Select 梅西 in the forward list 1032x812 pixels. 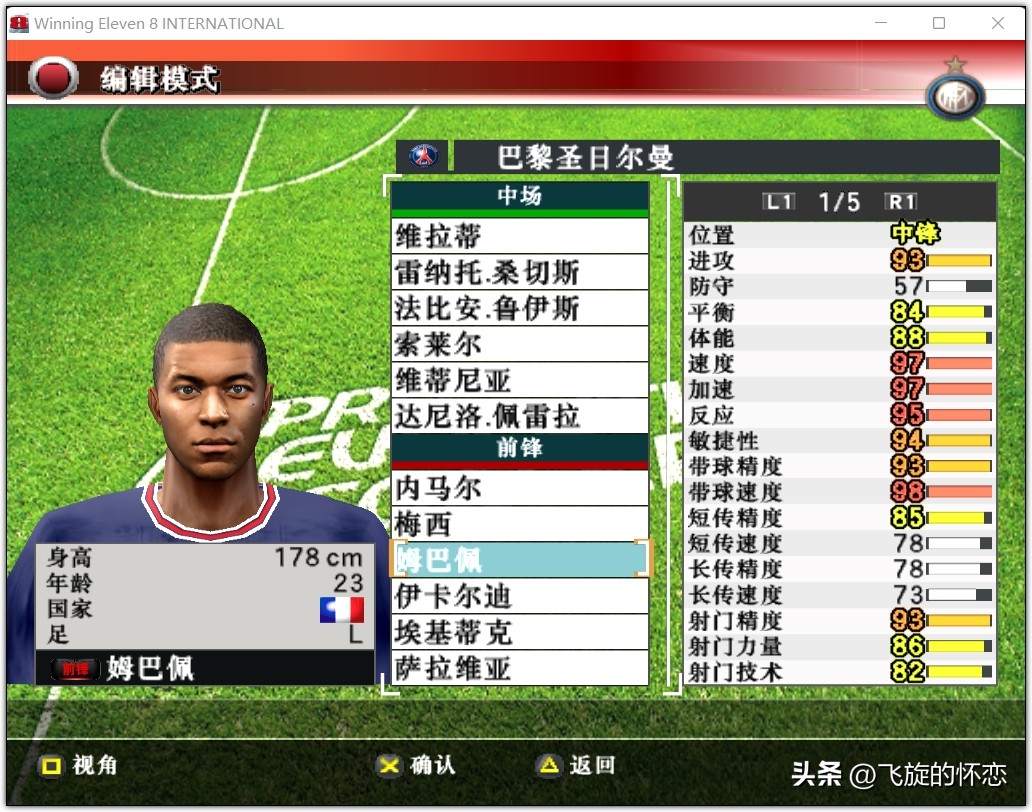click(x=519, y=524)
